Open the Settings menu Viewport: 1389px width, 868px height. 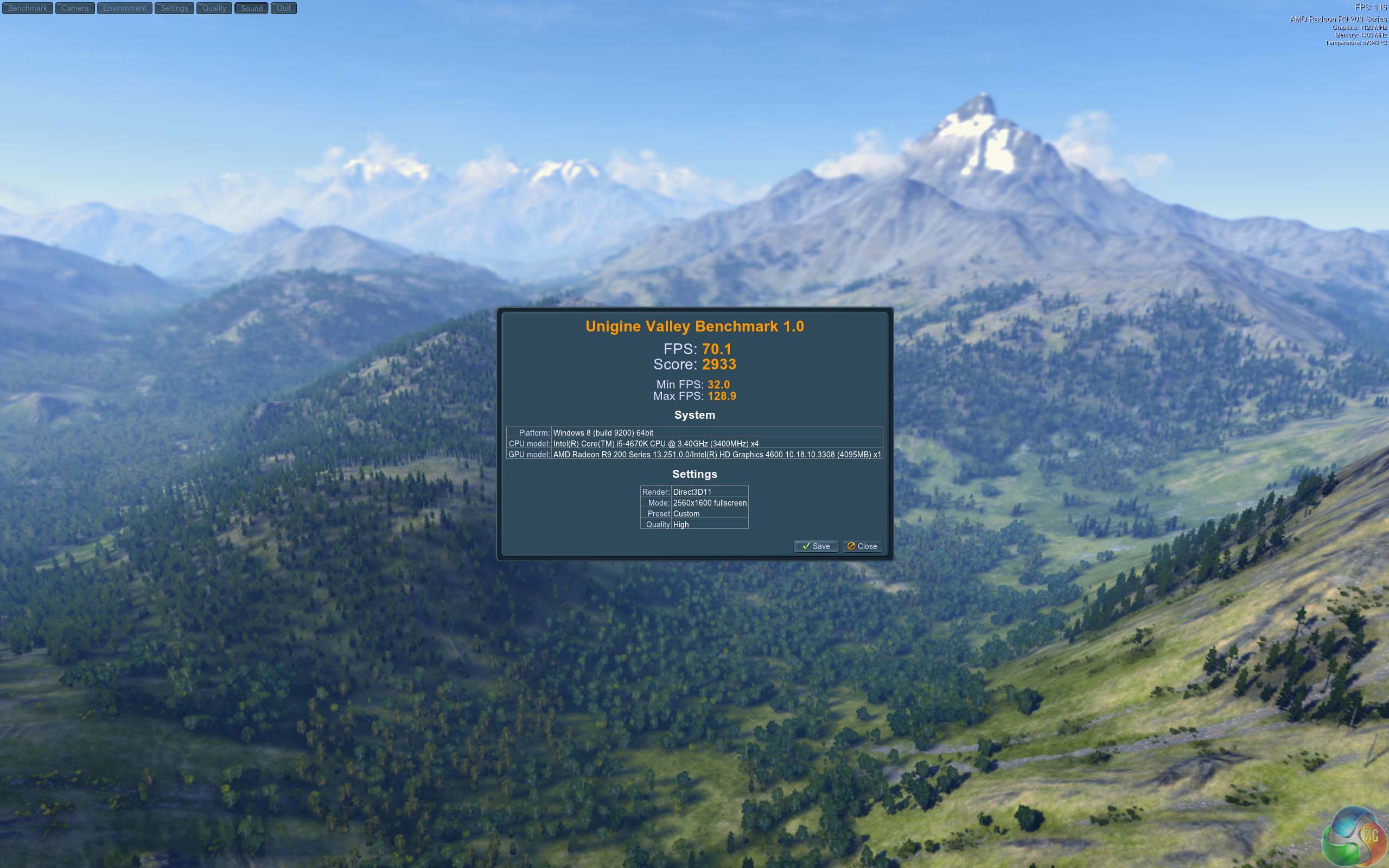174,8
